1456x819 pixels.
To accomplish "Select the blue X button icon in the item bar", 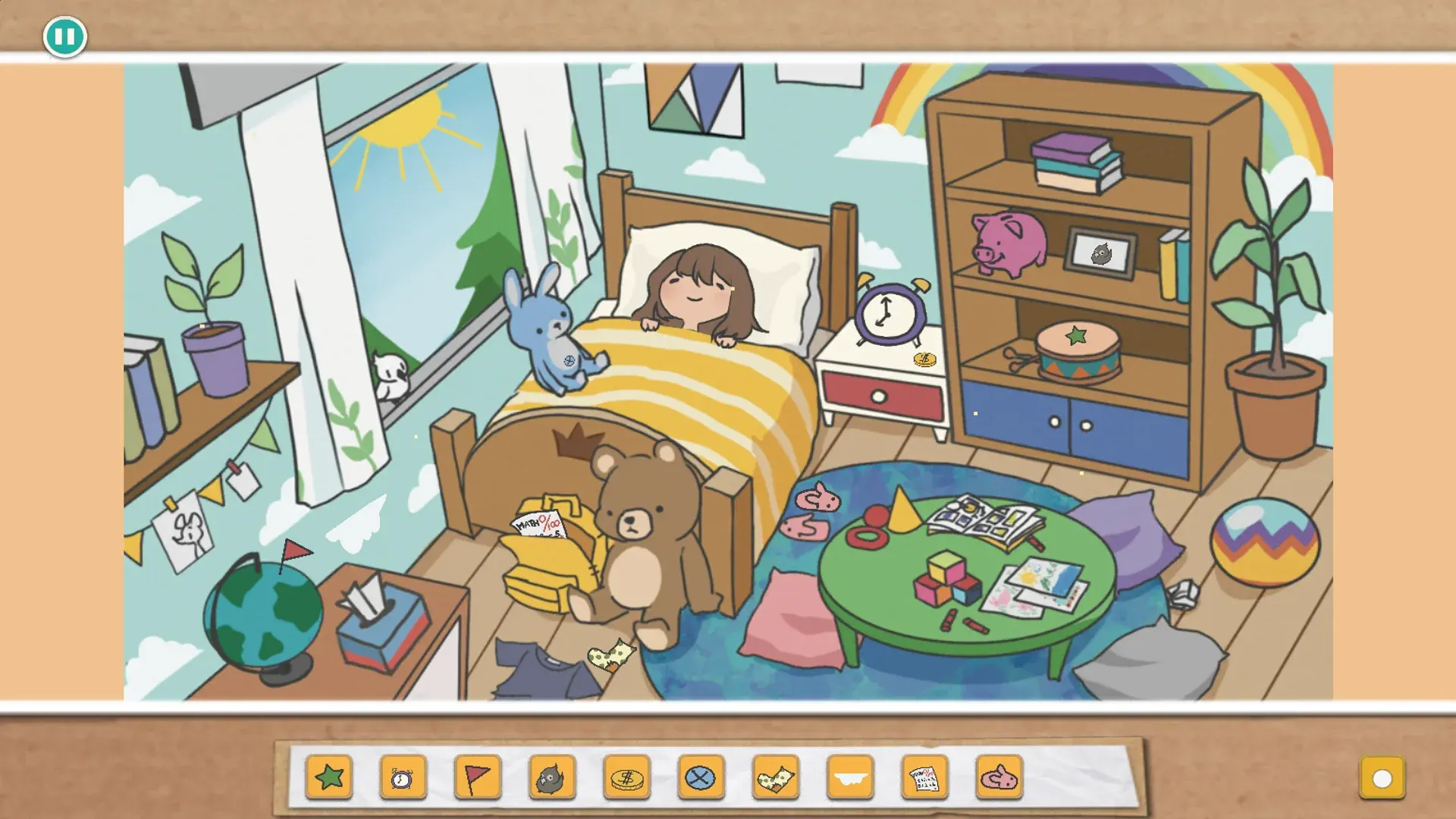I will (701, 777).
